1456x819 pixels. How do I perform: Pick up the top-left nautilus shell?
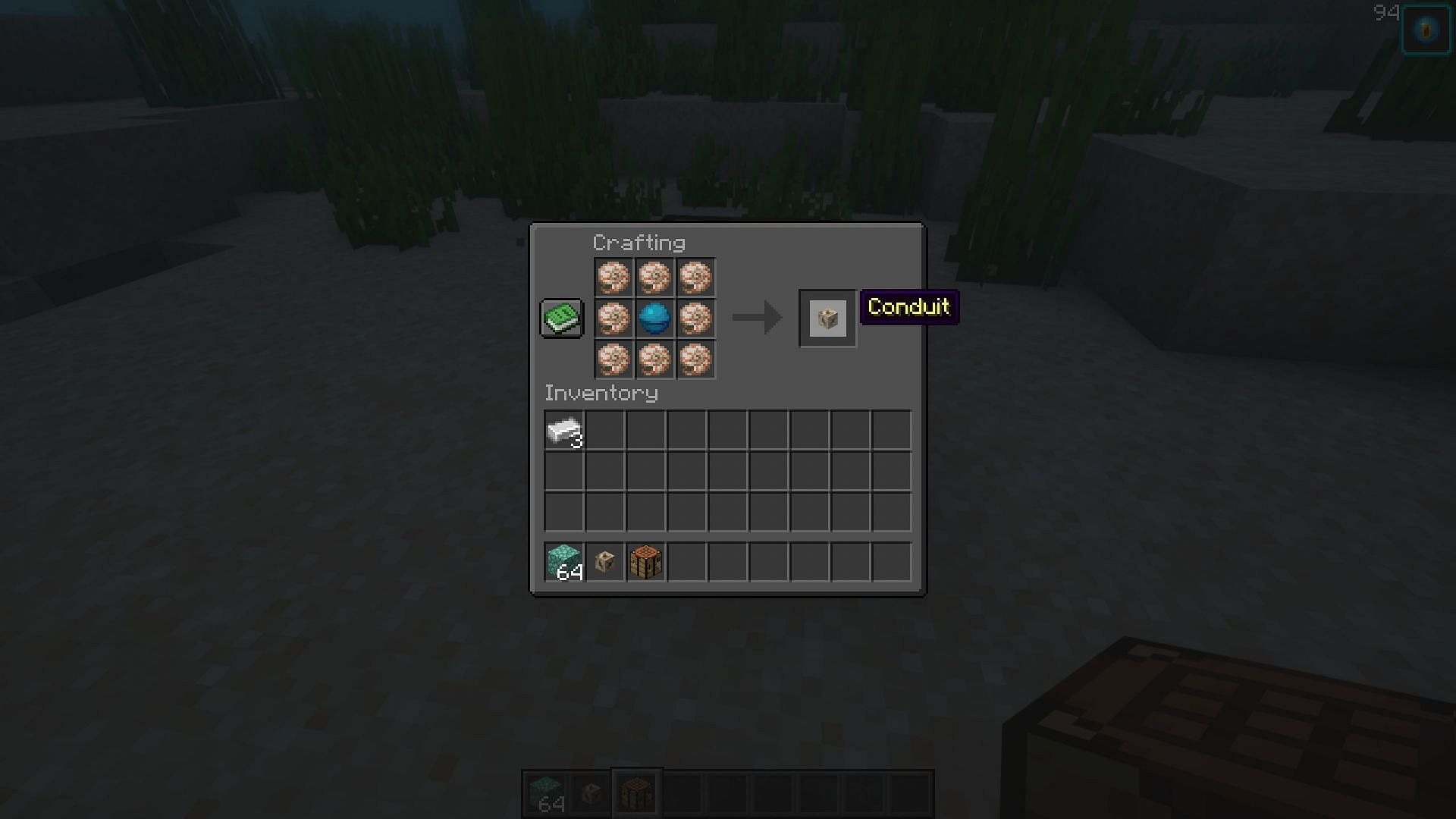pos(615,278)
